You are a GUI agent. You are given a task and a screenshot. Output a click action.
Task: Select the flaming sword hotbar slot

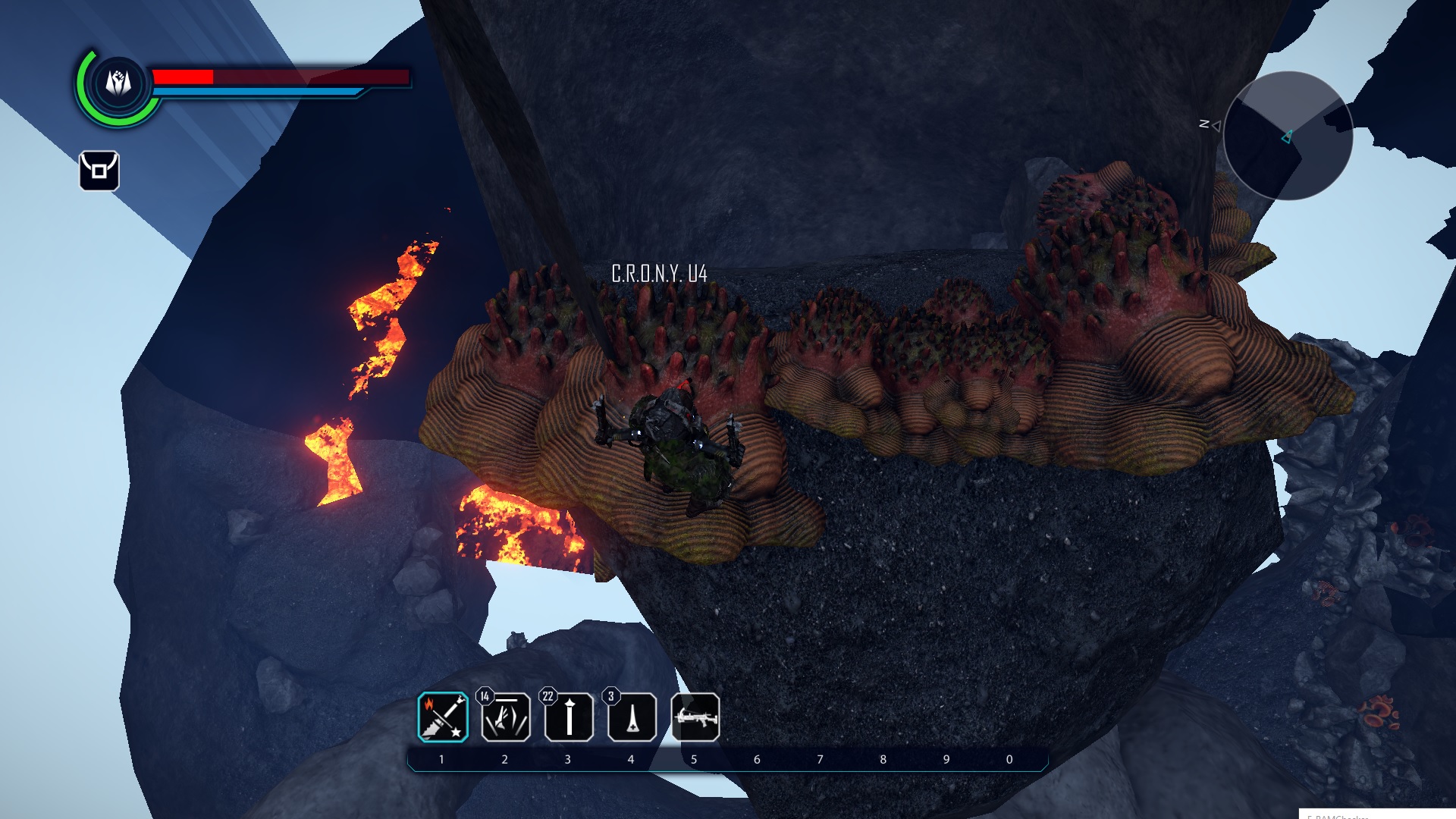[443, 717]
